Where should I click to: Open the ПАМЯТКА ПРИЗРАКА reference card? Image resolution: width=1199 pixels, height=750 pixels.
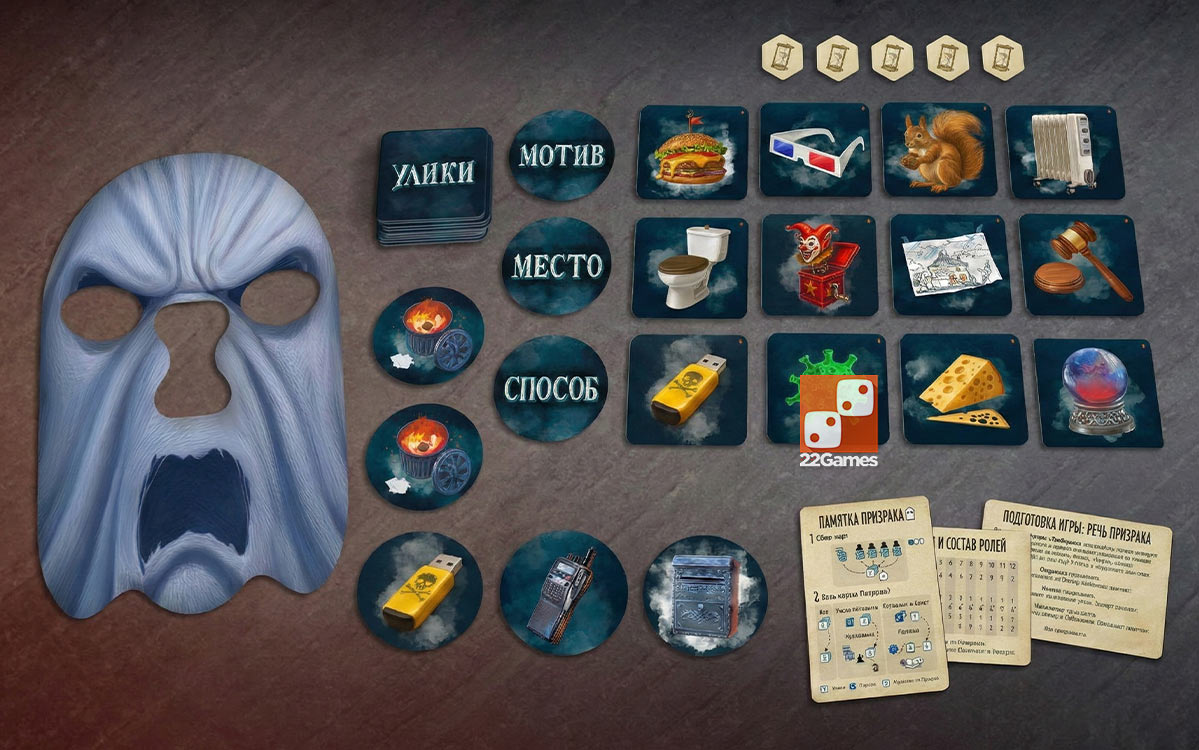pos(872,598)
